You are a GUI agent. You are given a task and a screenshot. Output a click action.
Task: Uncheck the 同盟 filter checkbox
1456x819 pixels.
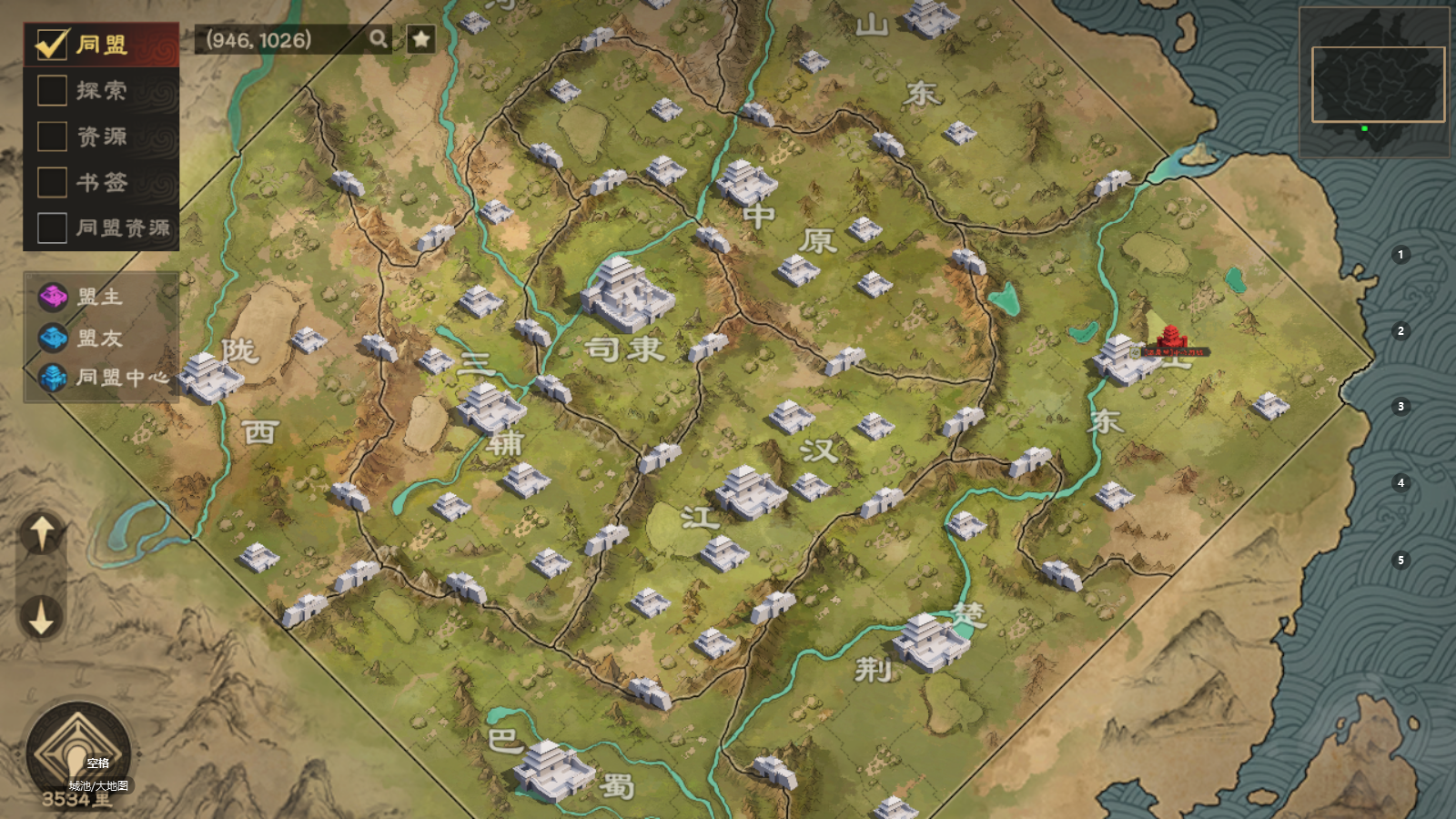[x=52, y=44]
